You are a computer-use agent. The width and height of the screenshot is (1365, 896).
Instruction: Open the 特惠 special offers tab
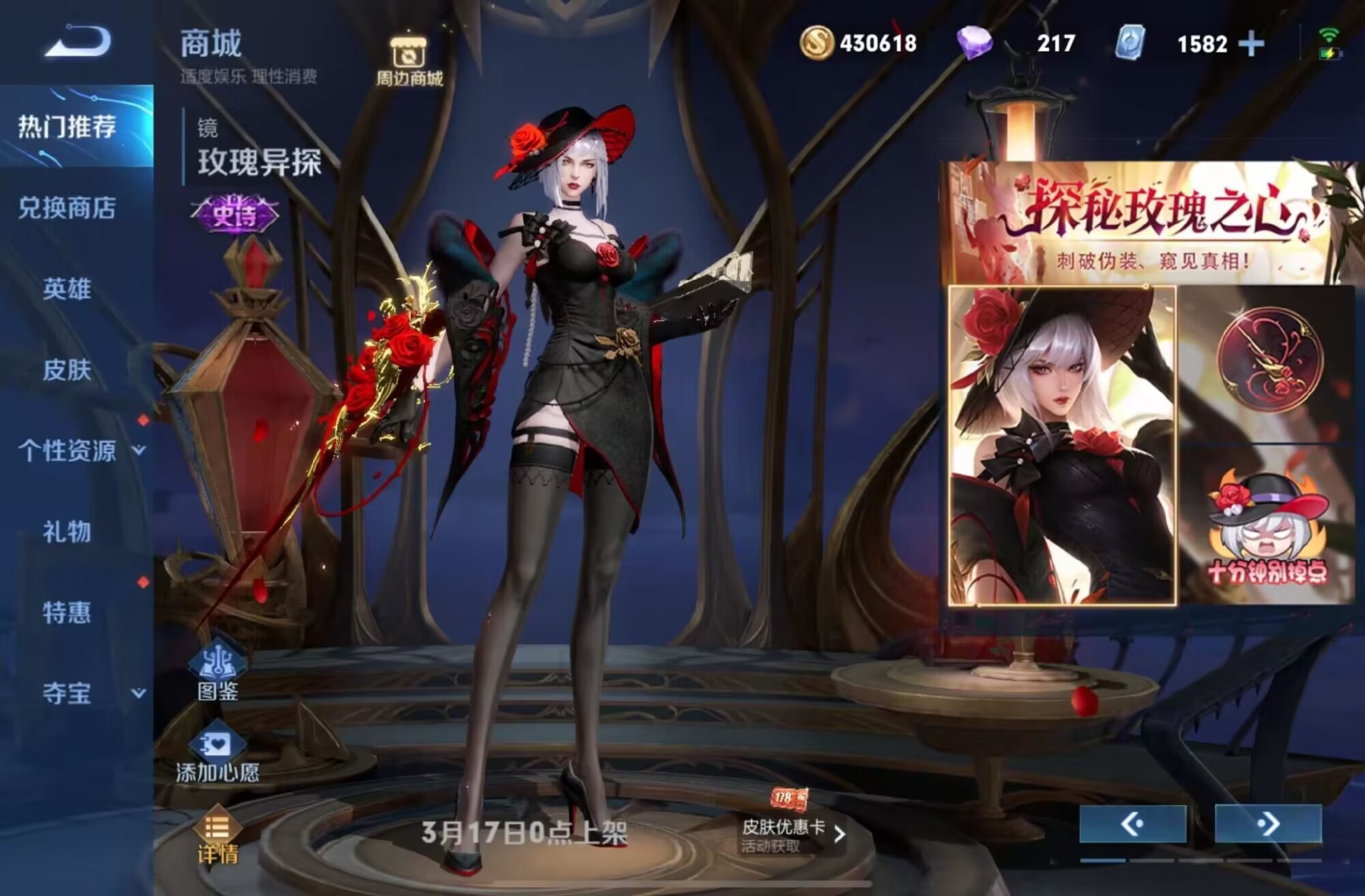click(x=68, y=613)
